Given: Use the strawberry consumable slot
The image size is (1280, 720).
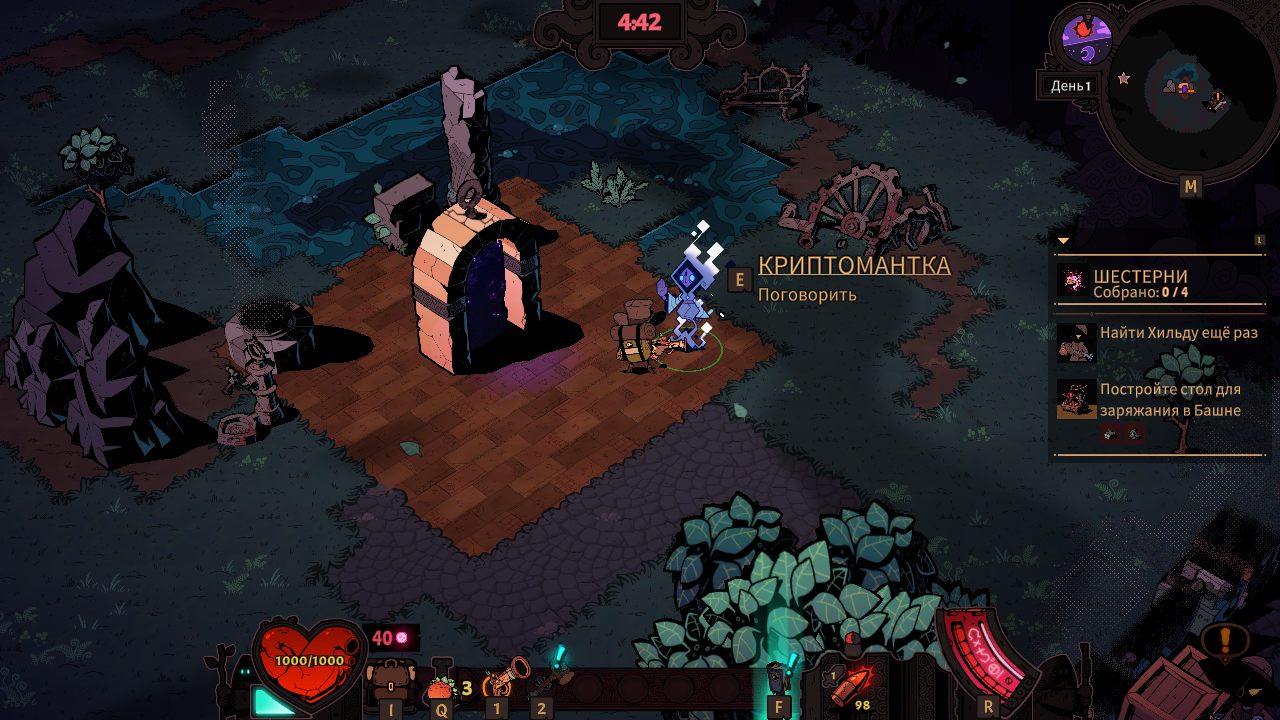Looking at the screenshot, I should coord(441,687).
